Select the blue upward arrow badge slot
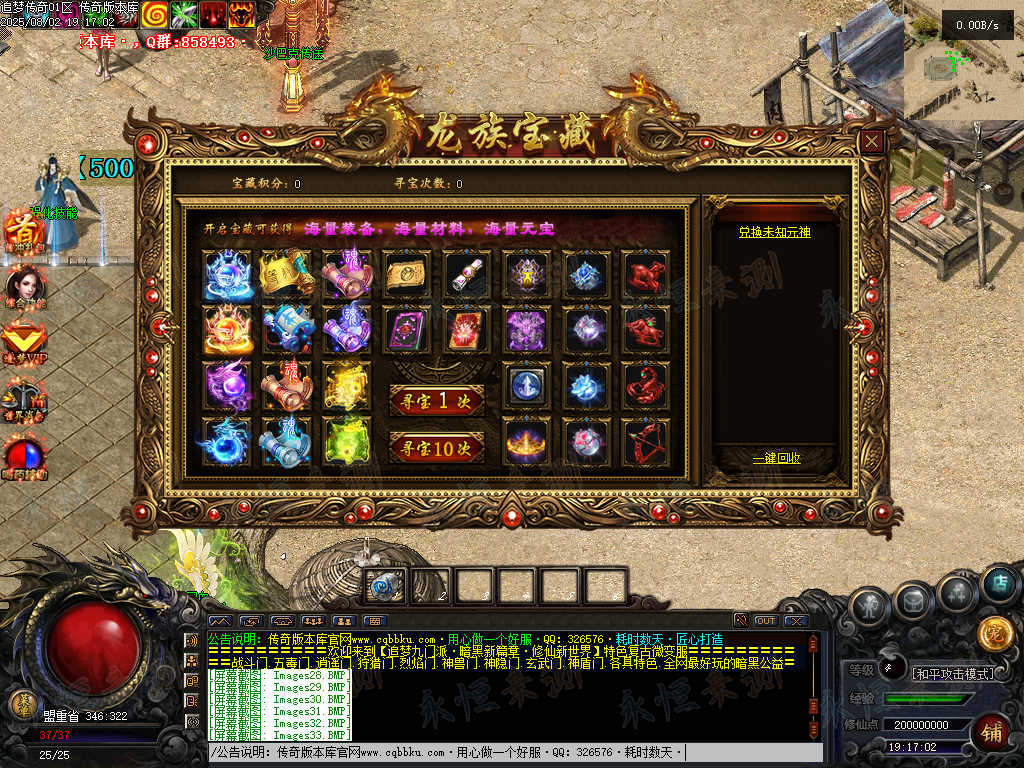This screenshot has width=1024, height=768. pos(525,385)
